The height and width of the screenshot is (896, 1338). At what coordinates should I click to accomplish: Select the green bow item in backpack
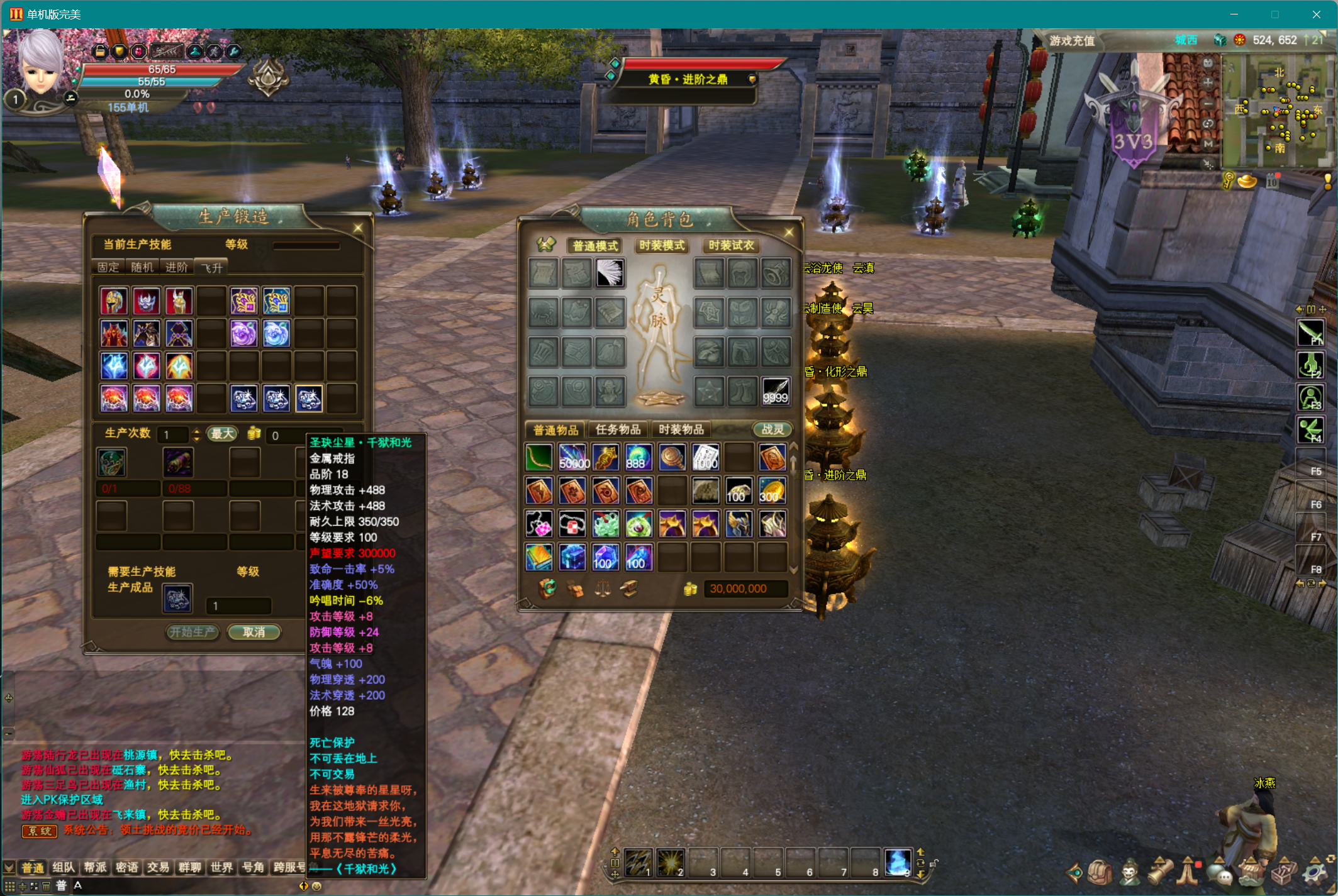[x=539, y=458]
